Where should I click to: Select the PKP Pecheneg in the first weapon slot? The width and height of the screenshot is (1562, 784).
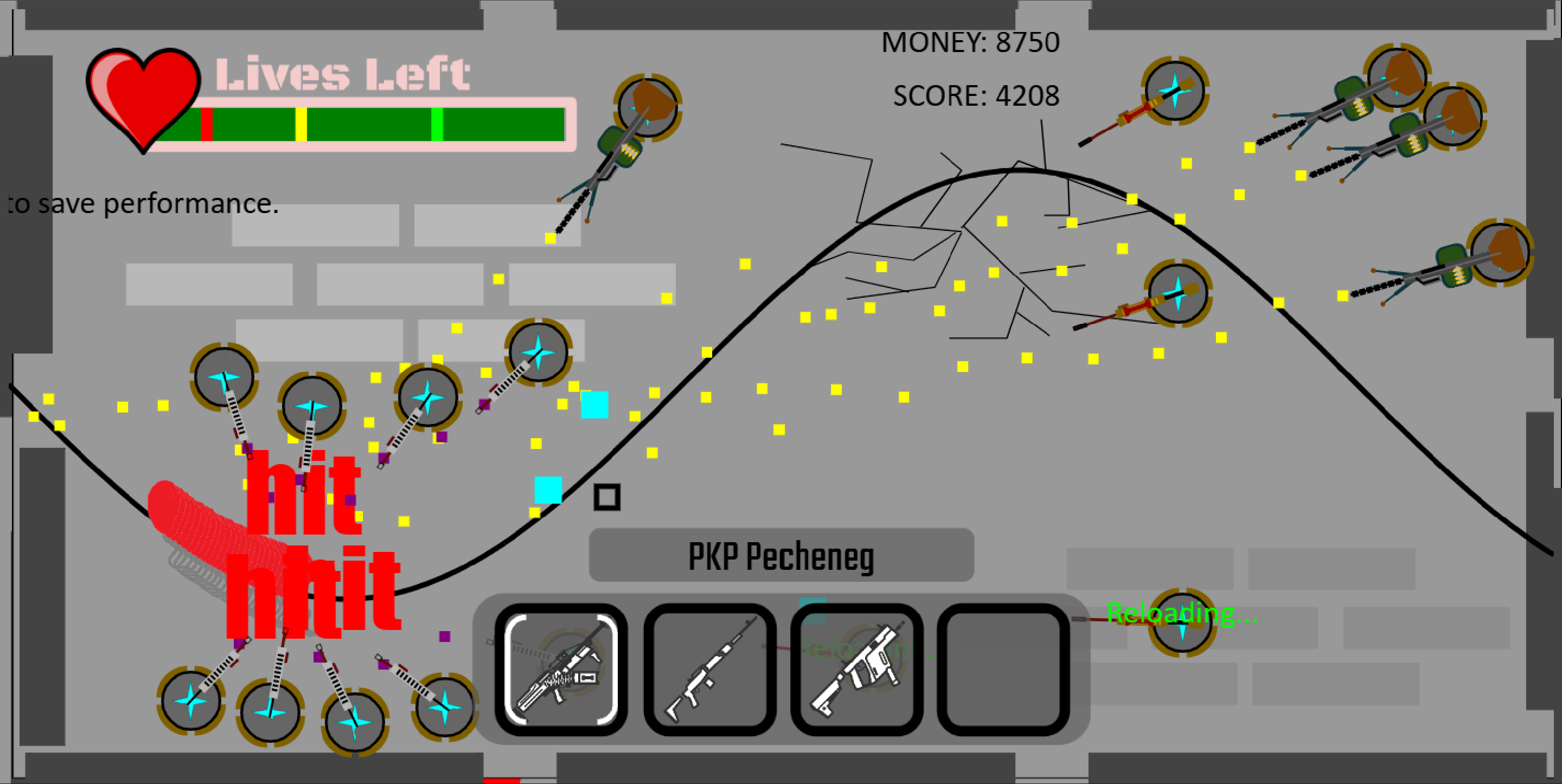coord(561,673)
